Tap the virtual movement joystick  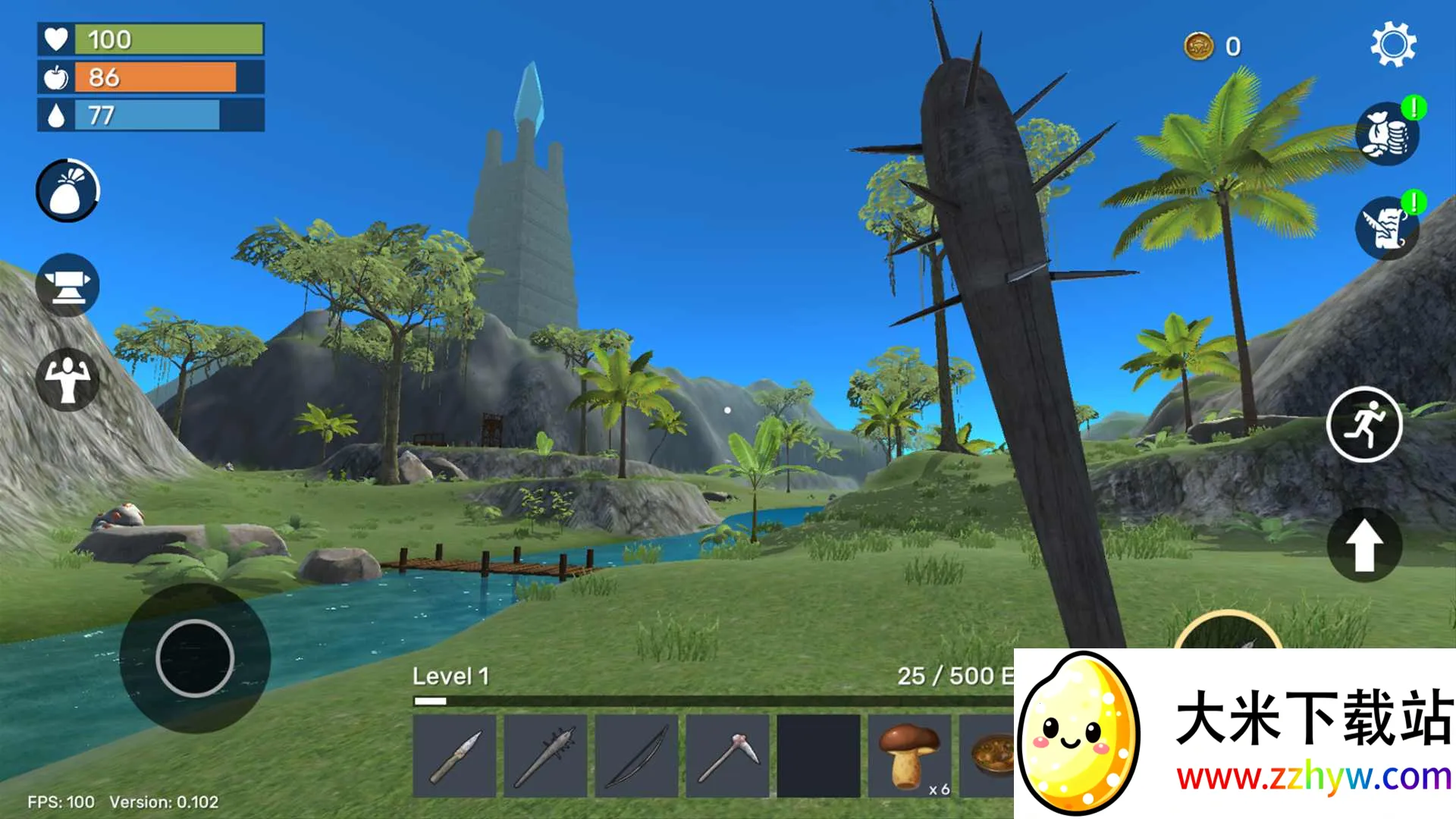(195, 658)
